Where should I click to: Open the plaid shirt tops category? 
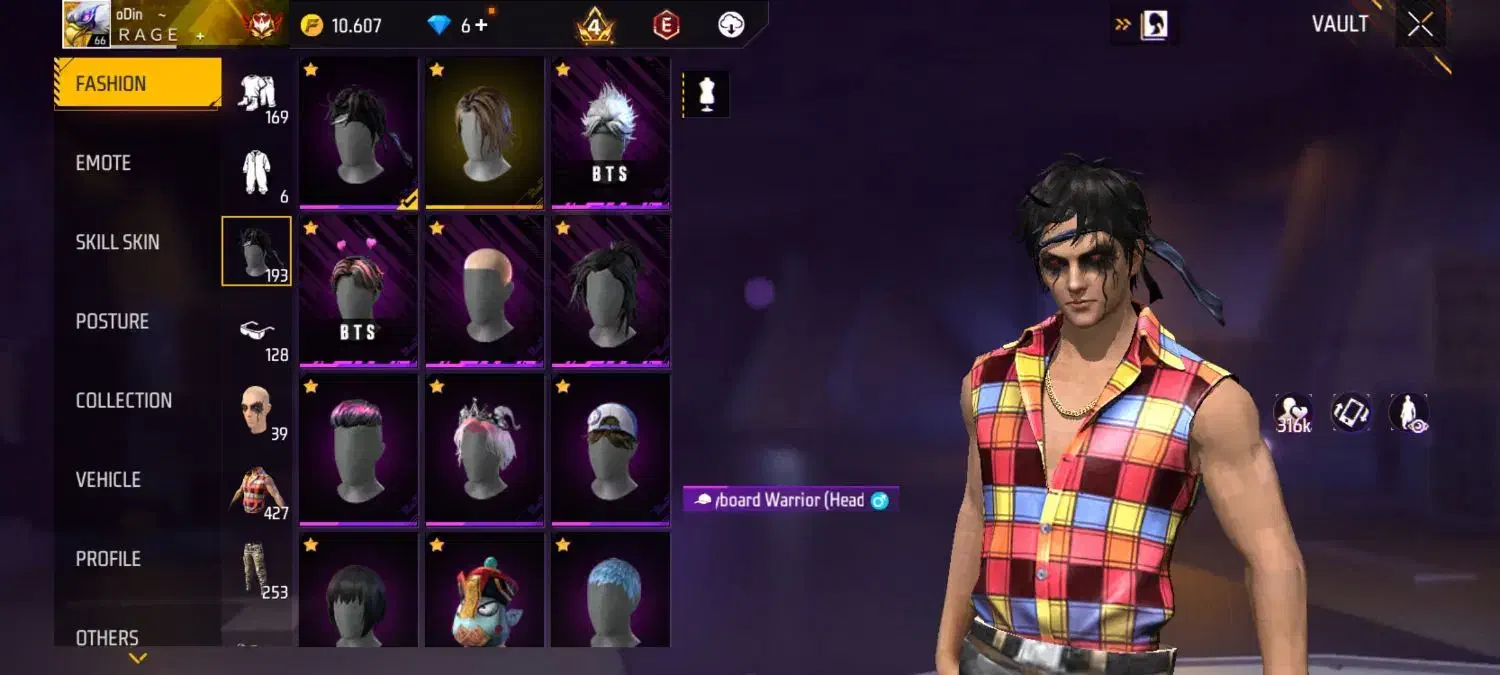tap(257, 490)
